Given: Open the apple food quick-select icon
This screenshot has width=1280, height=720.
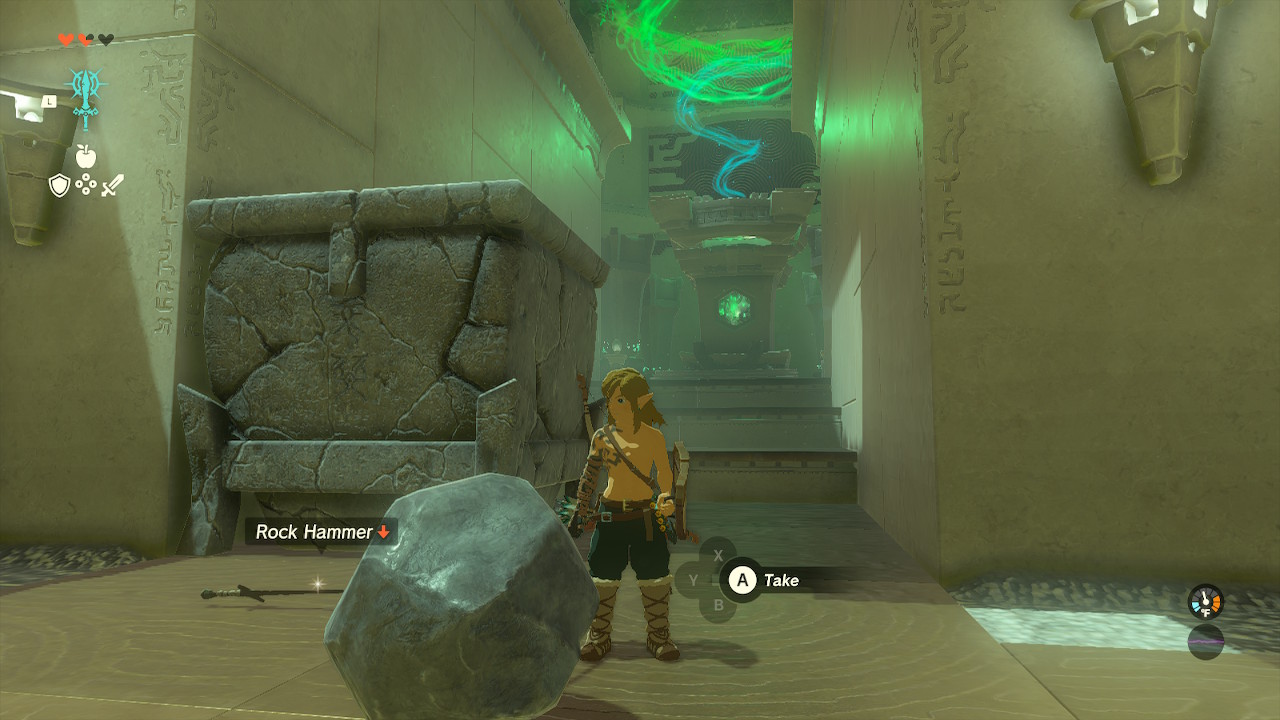Looking at the screenshot, I should point(85,156).
